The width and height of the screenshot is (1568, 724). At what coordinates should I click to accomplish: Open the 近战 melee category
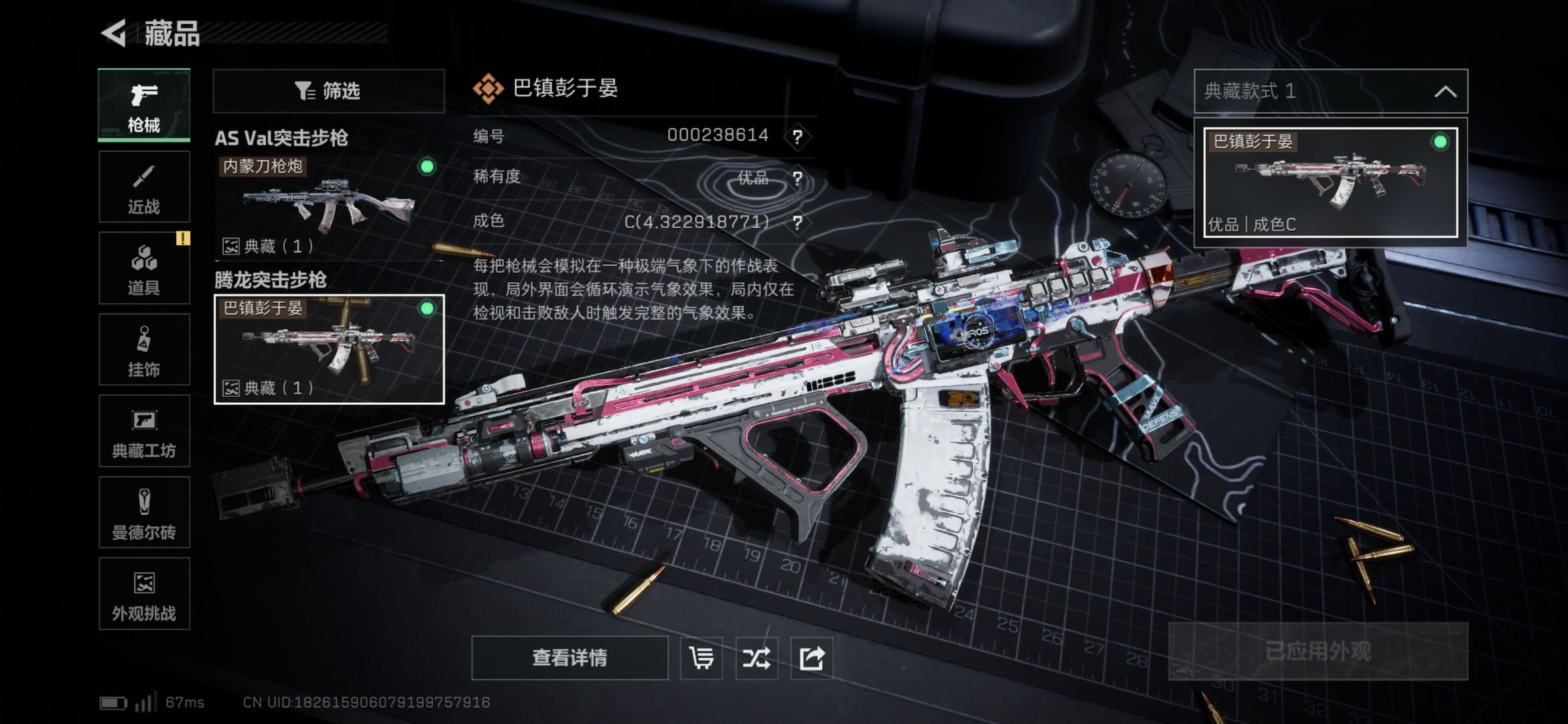(144, 187)
